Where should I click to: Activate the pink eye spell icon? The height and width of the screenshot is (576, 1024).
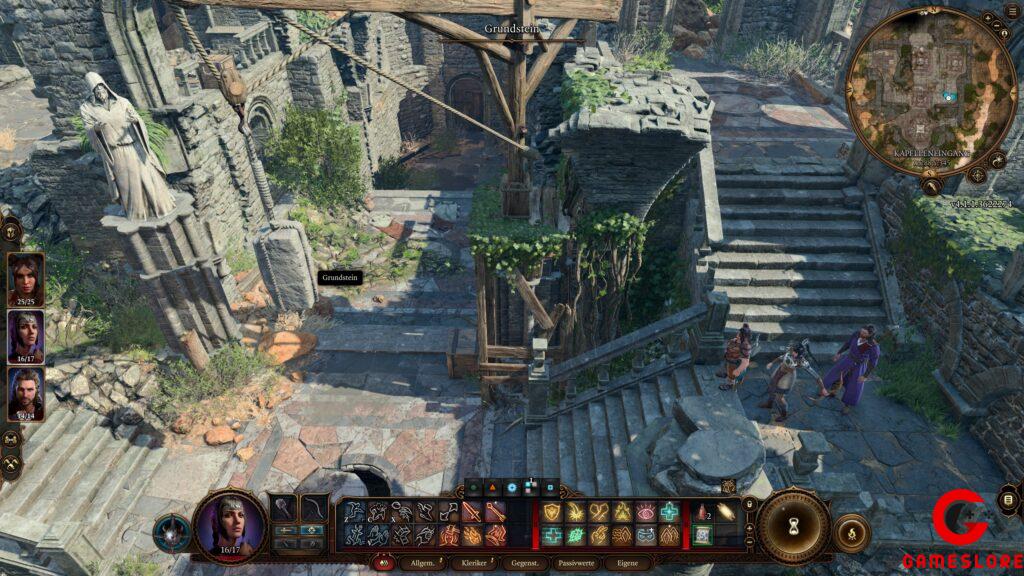tap(646, 512)
